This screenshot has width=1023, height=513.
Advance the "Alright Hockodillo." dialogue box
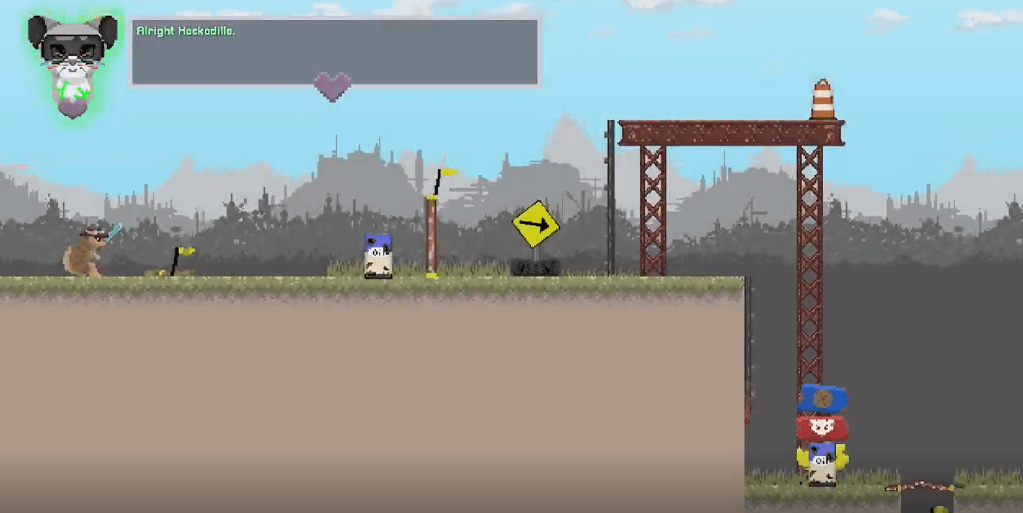point(335,51)
